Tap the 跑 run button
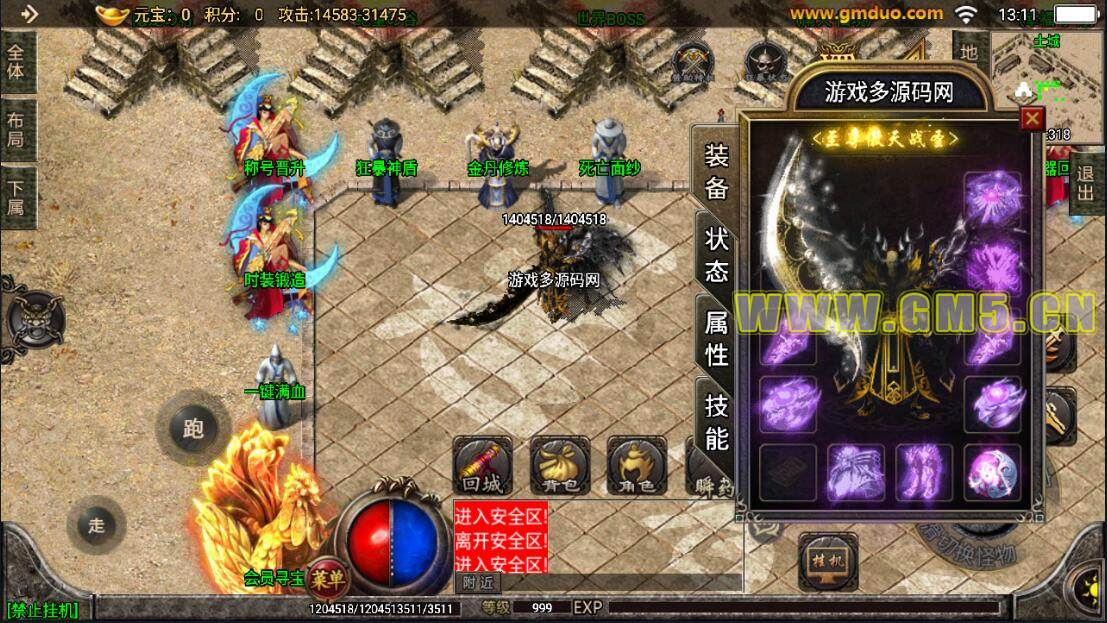Screen dimensions: 1107x623 [193, 428]
